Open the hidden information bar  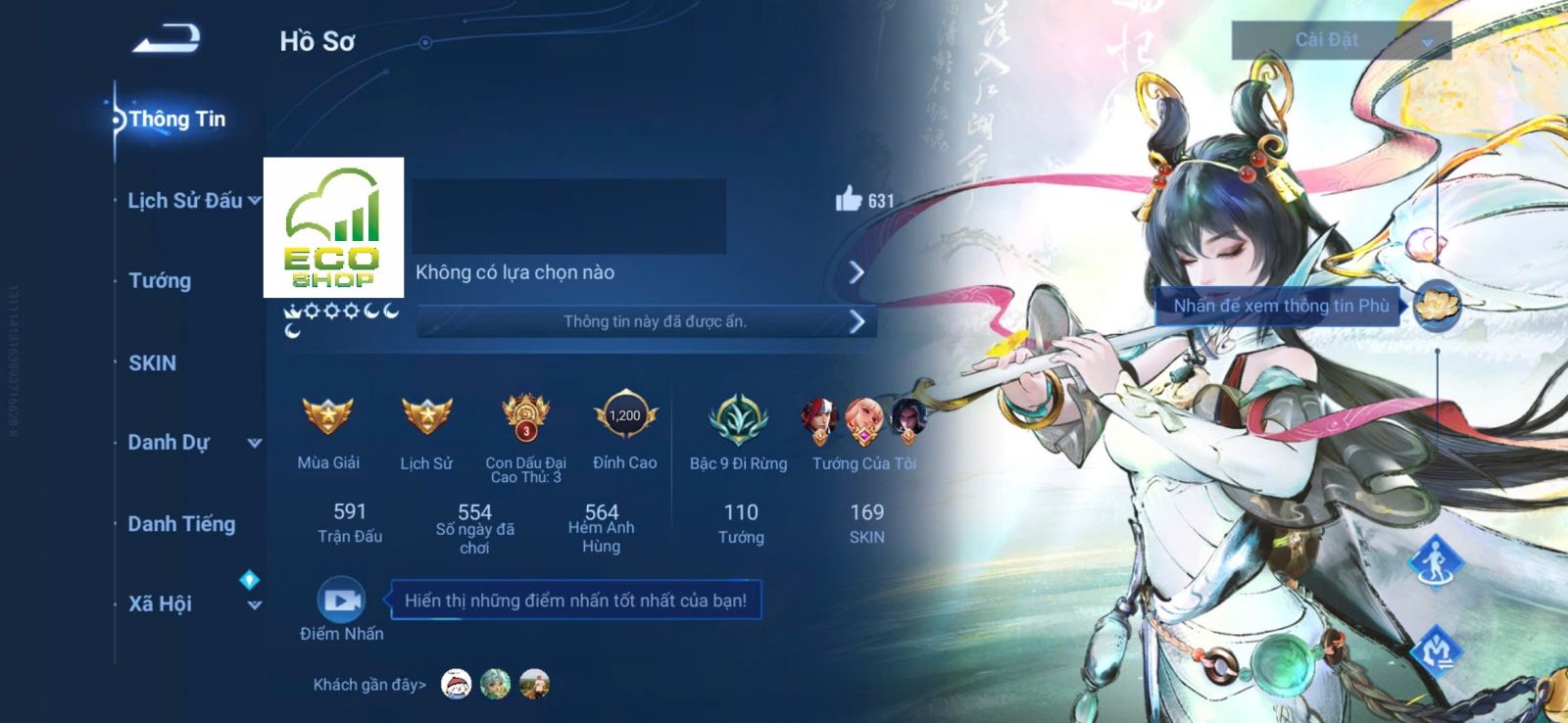click(645, 321)
